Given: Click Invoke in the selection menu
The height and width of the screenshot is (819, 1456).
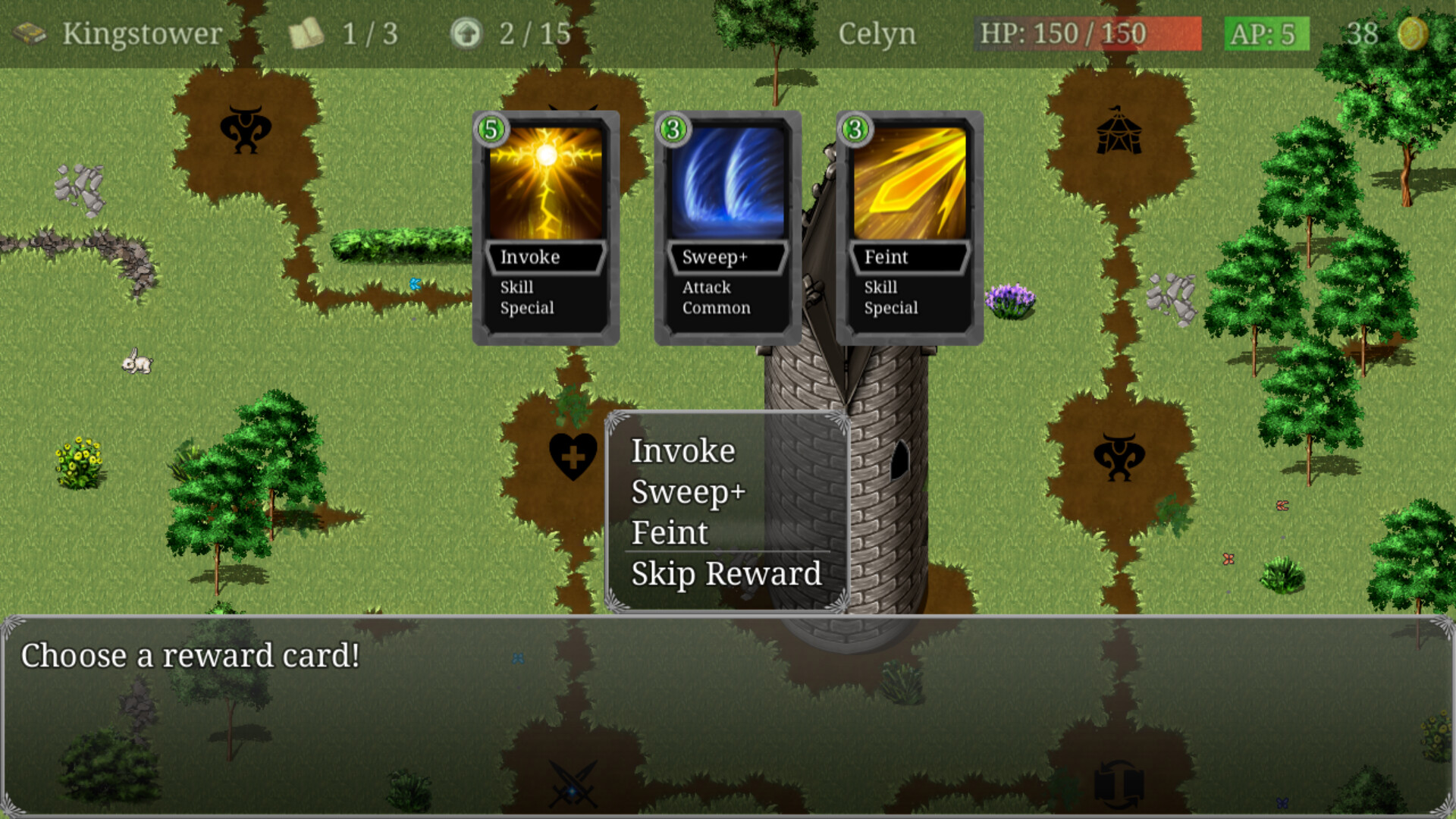Looking at the screenshot, I should click(x=682, y=450).
